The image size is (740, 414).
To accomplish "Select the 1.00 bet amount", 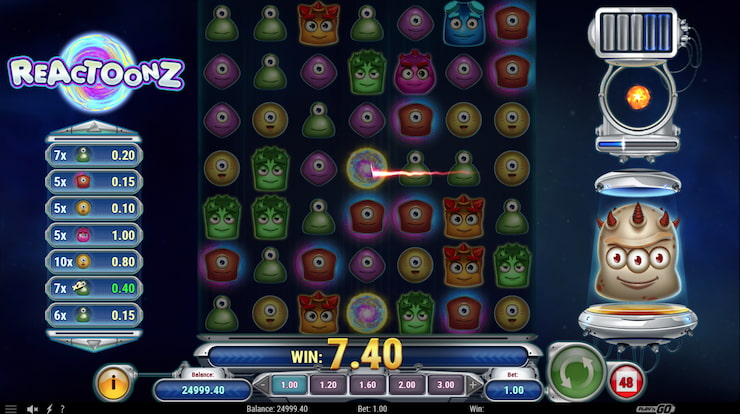I will pyautogui.click(x=288, y=385).
